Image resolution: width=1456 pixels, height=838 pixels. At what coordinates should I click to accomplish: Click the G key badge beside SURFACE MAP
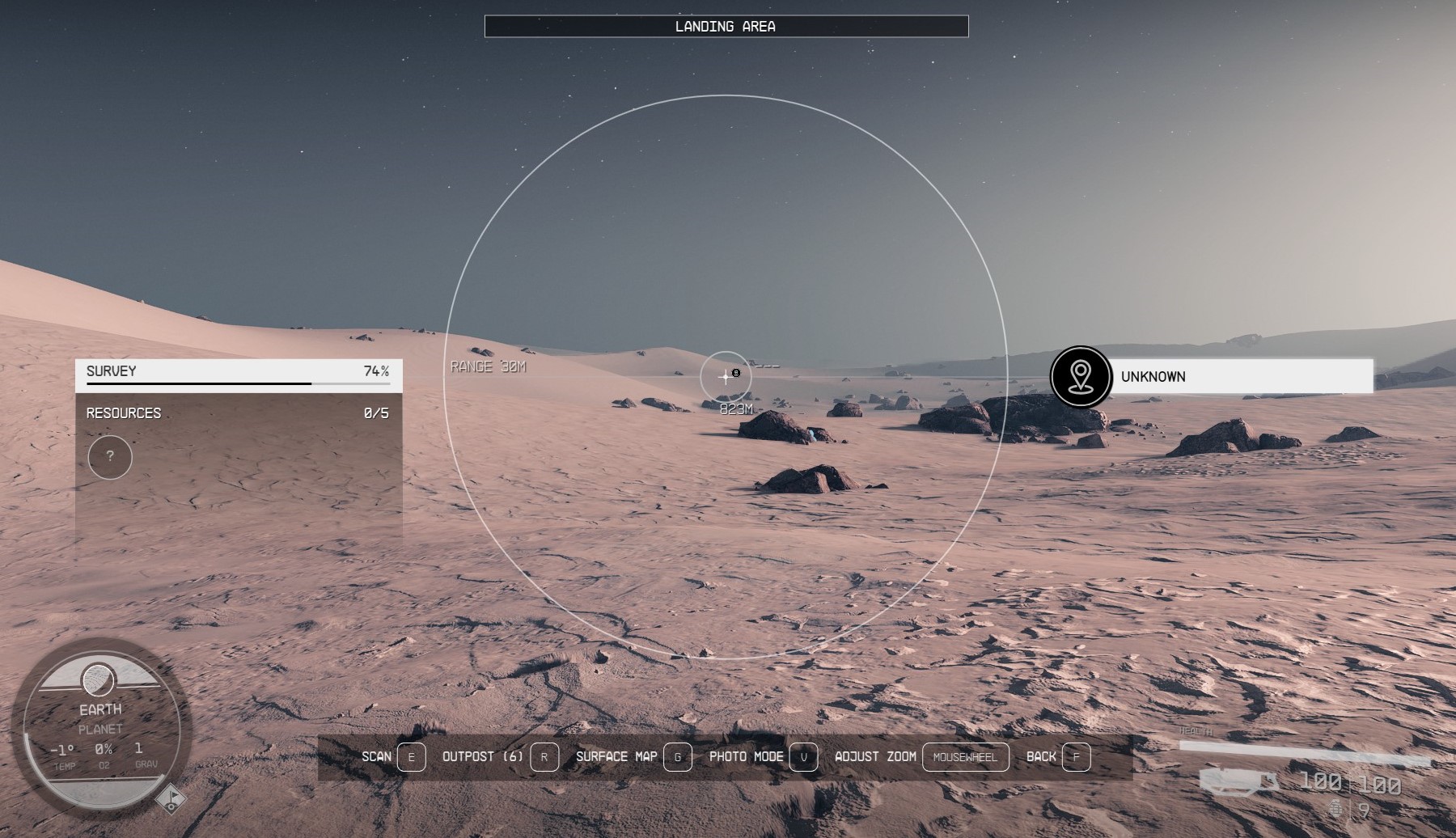click(679, 757)
